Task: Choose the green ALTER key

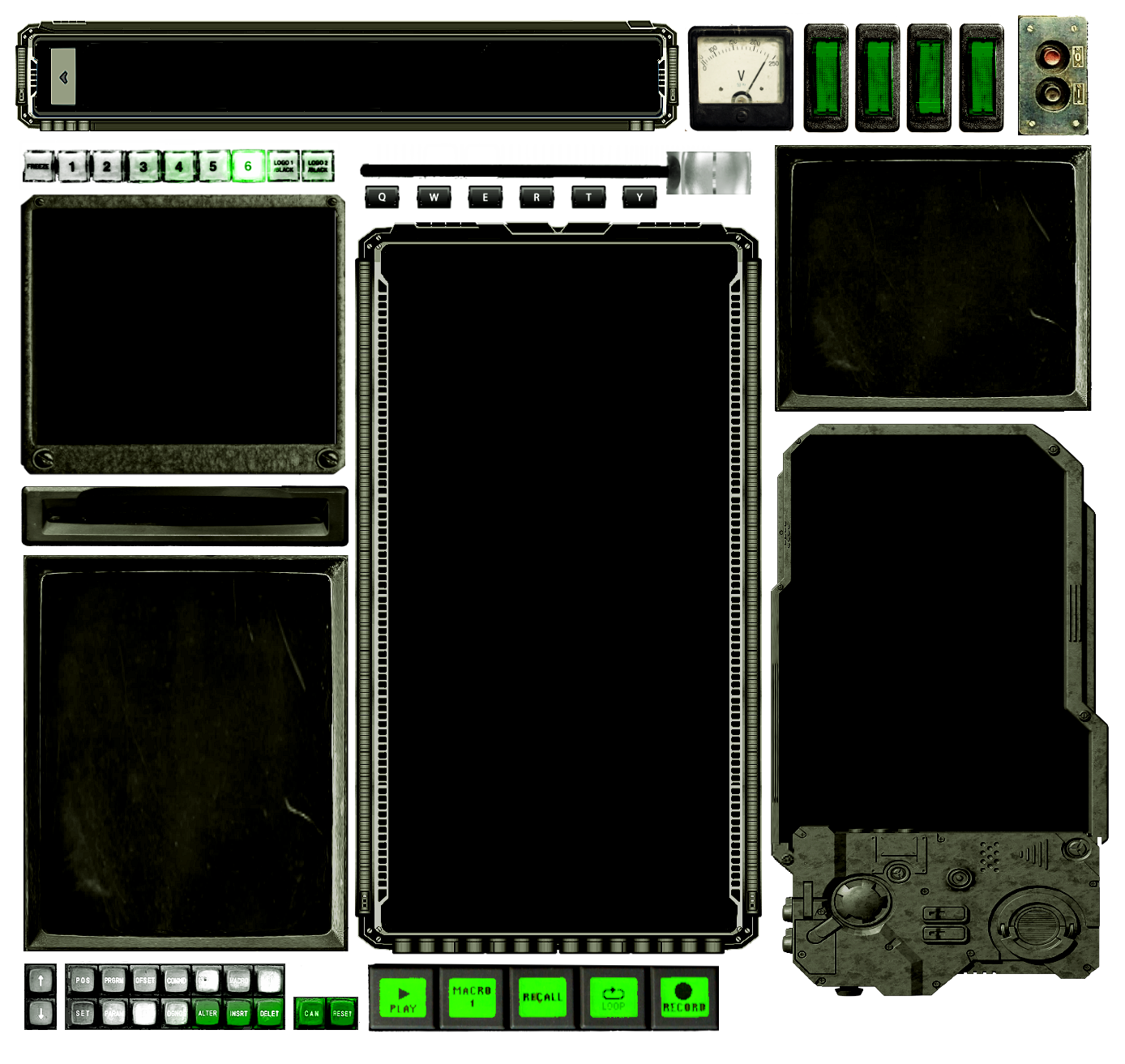Action: point(207,1013)
